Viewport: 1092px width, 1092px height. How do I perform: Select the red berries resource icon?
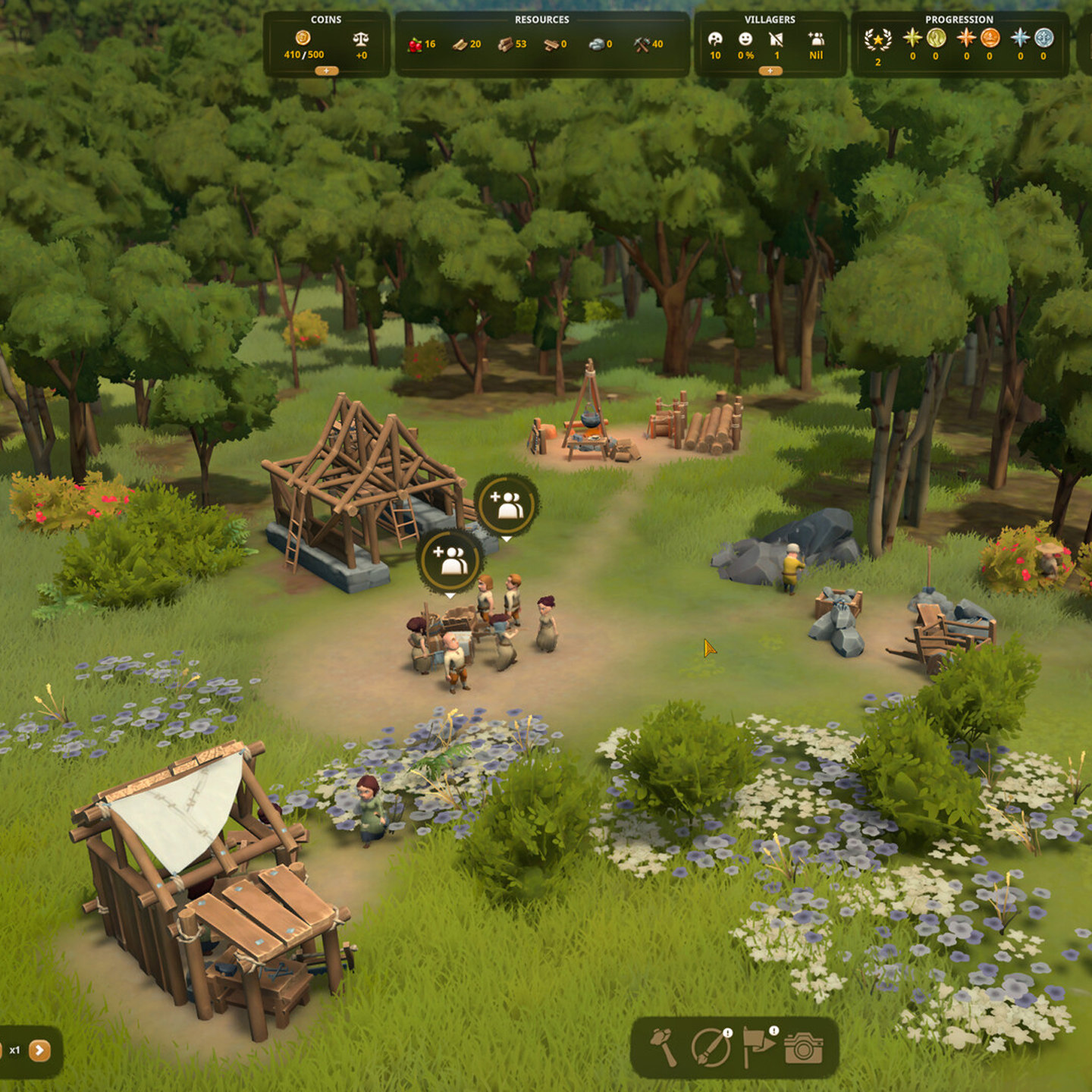pos(415,44)
